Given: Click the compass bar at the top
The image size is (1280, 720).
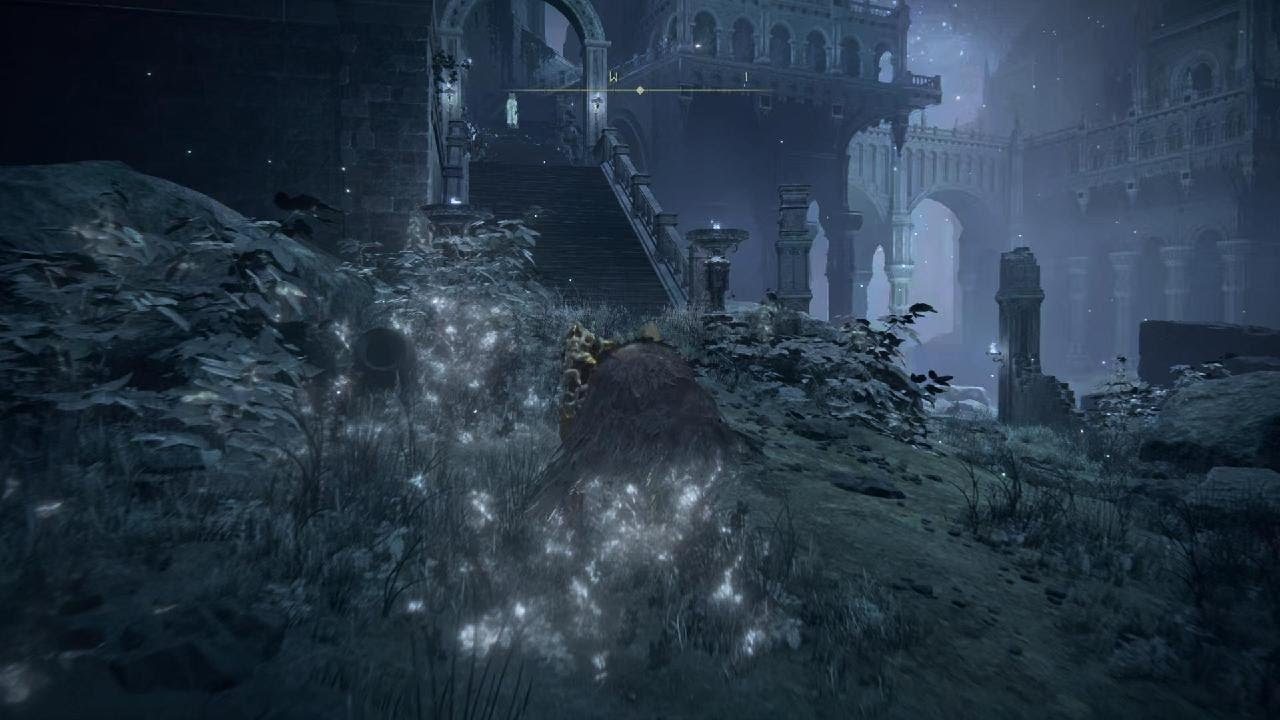Looking at the screenshot, I should click(x=639, y=90).
